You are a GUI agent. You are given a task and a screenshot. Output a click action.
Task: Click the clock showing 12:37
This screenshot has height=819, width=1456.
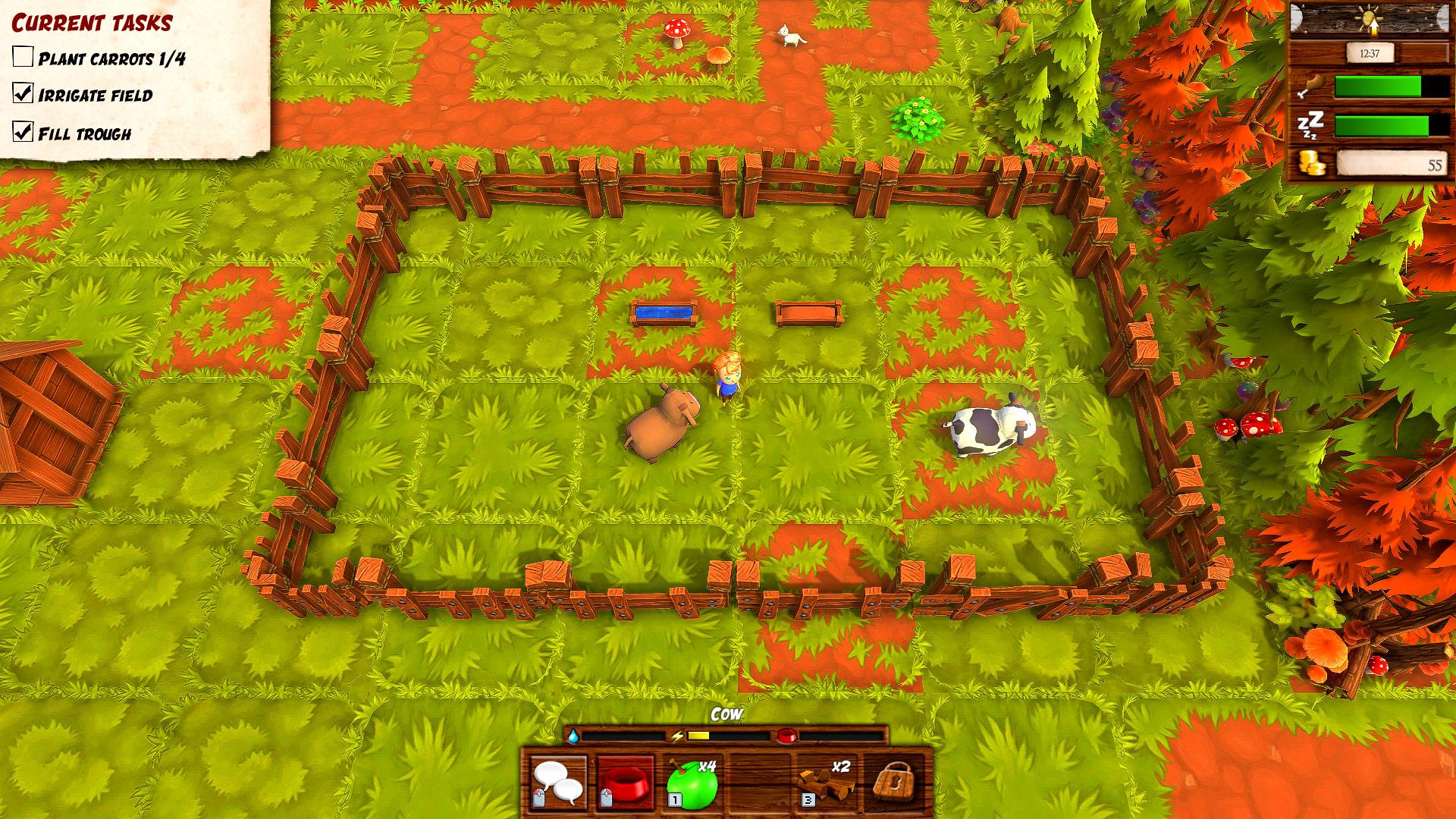pyautogui.click(x=1370, y=52)
